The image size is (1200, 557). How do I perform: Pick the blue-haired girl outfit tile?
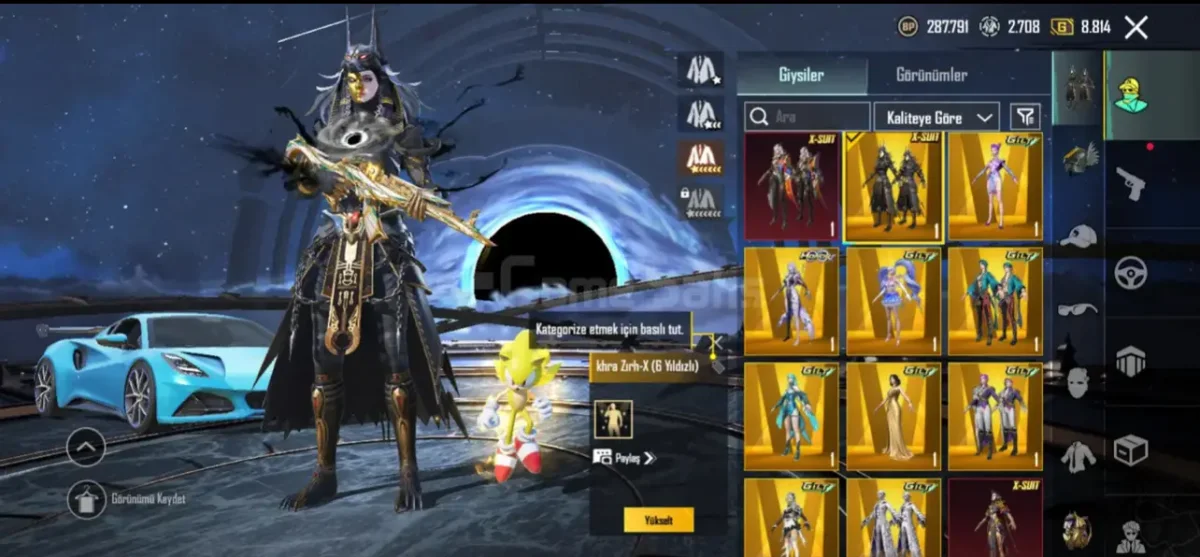coord(894,302)
